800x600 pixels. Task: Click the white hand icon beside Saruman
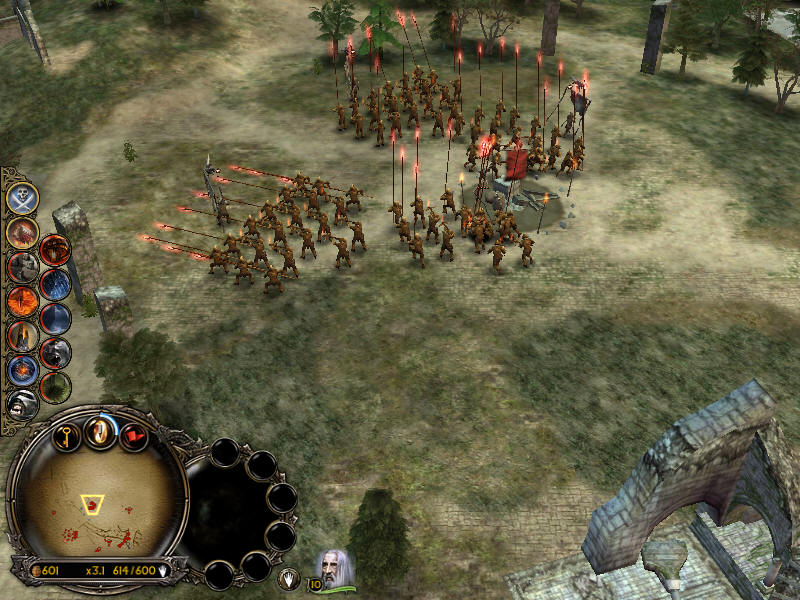point(288,577)
